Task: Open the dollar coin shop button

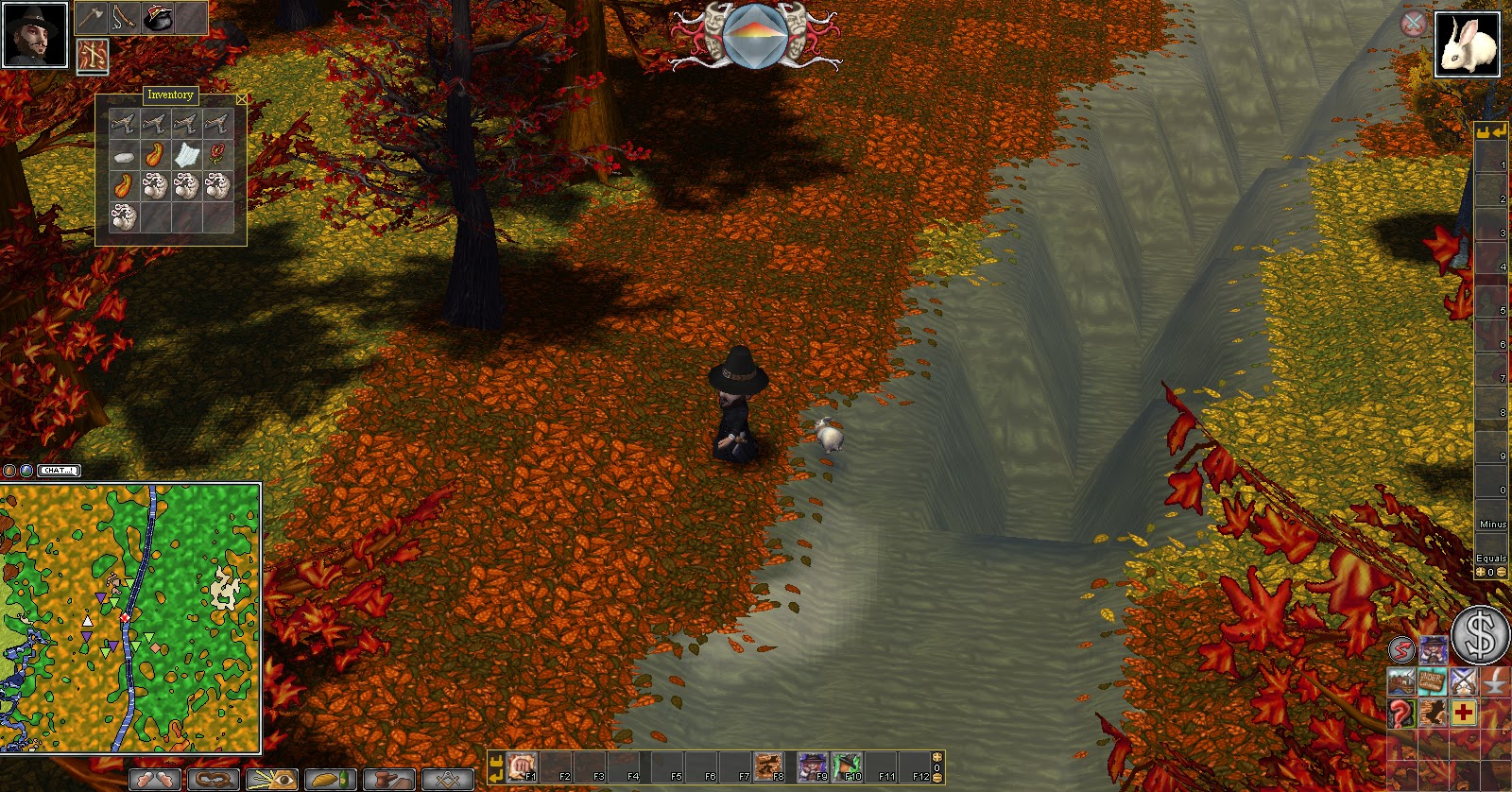Action: point(1480,635)
